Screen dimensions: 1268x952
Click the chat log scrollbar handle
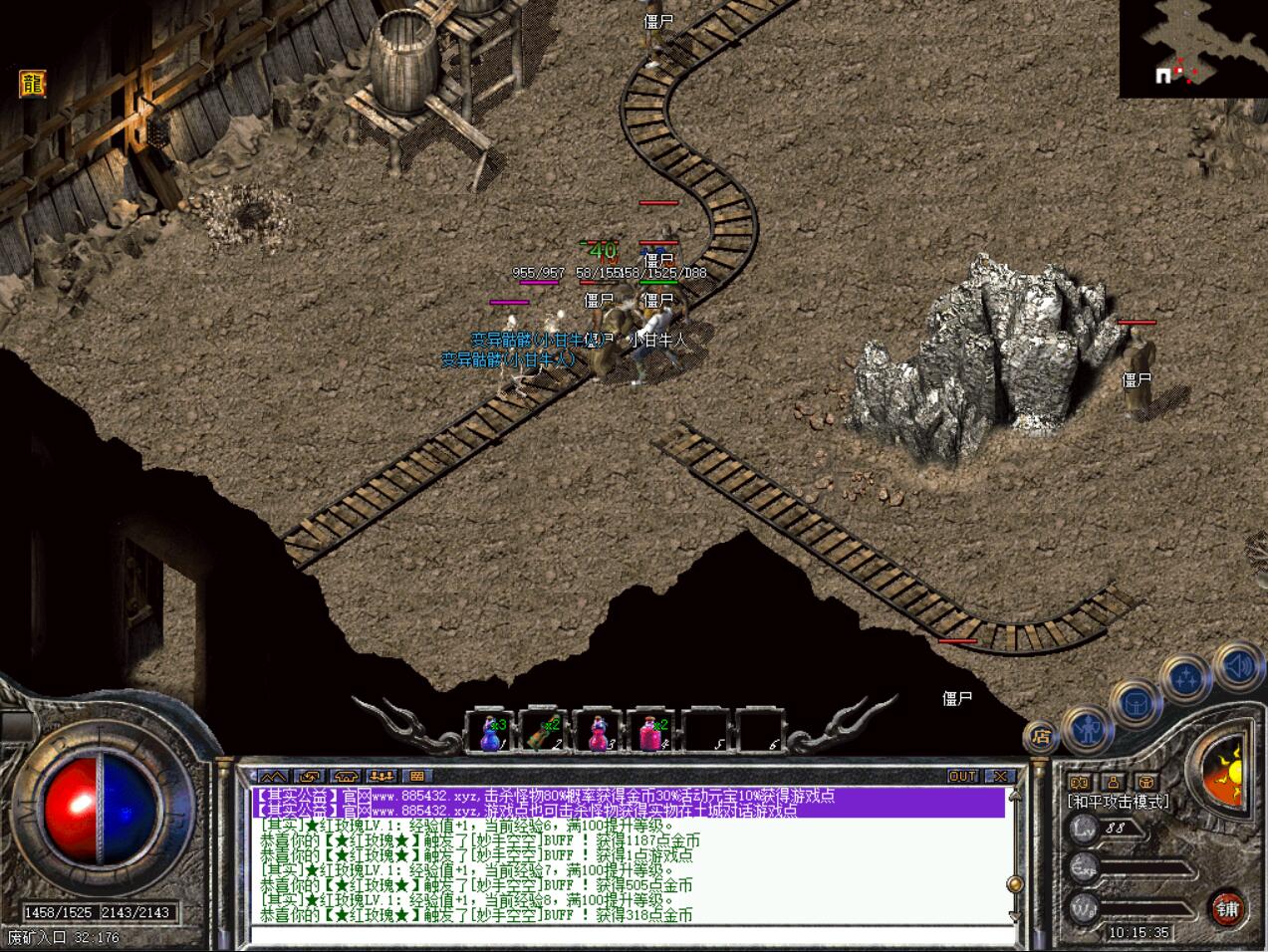[x=1015, y=883]
